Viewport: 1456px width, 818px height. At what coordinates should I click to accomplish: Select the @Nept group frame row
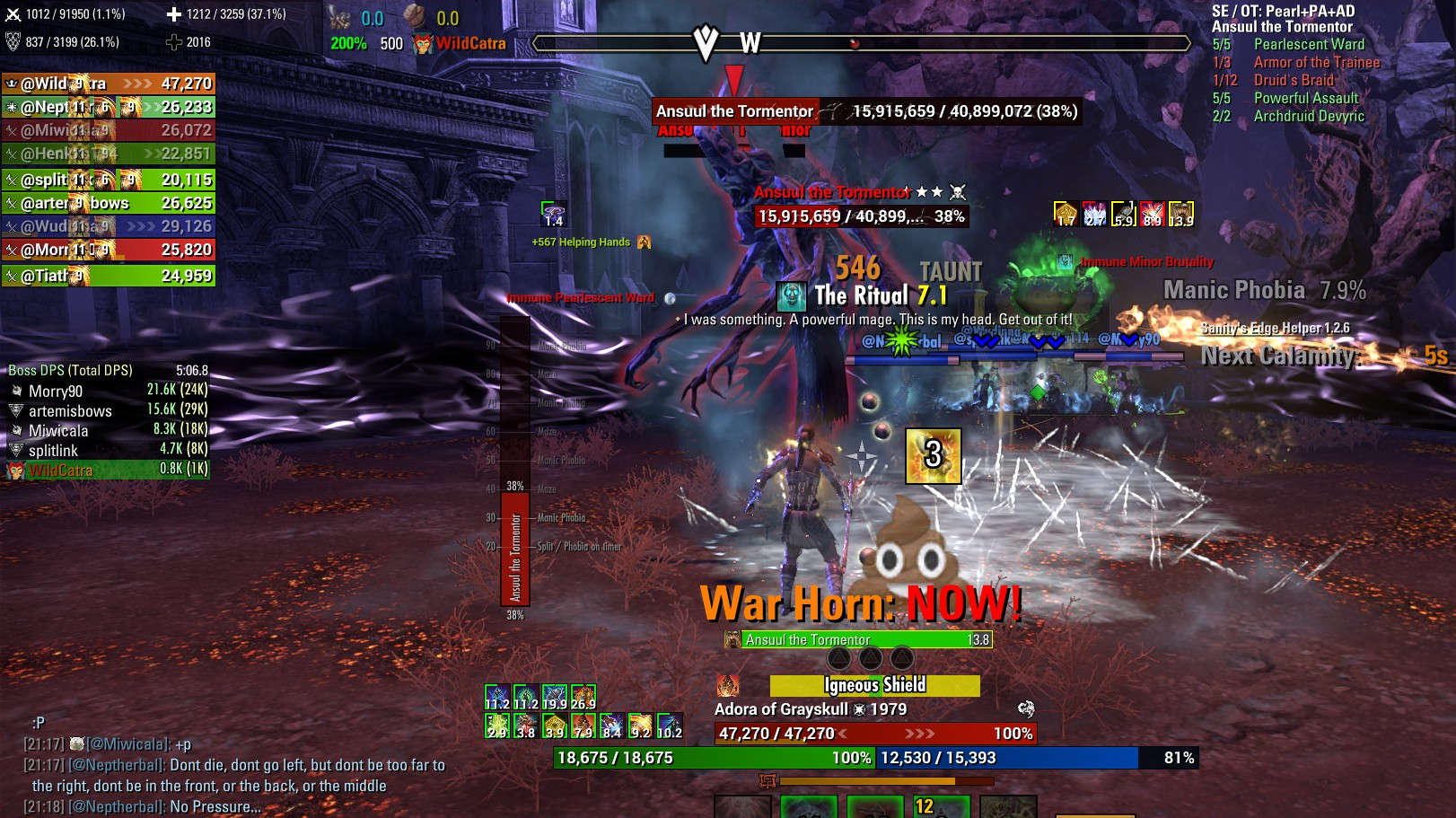coord(108,107)
